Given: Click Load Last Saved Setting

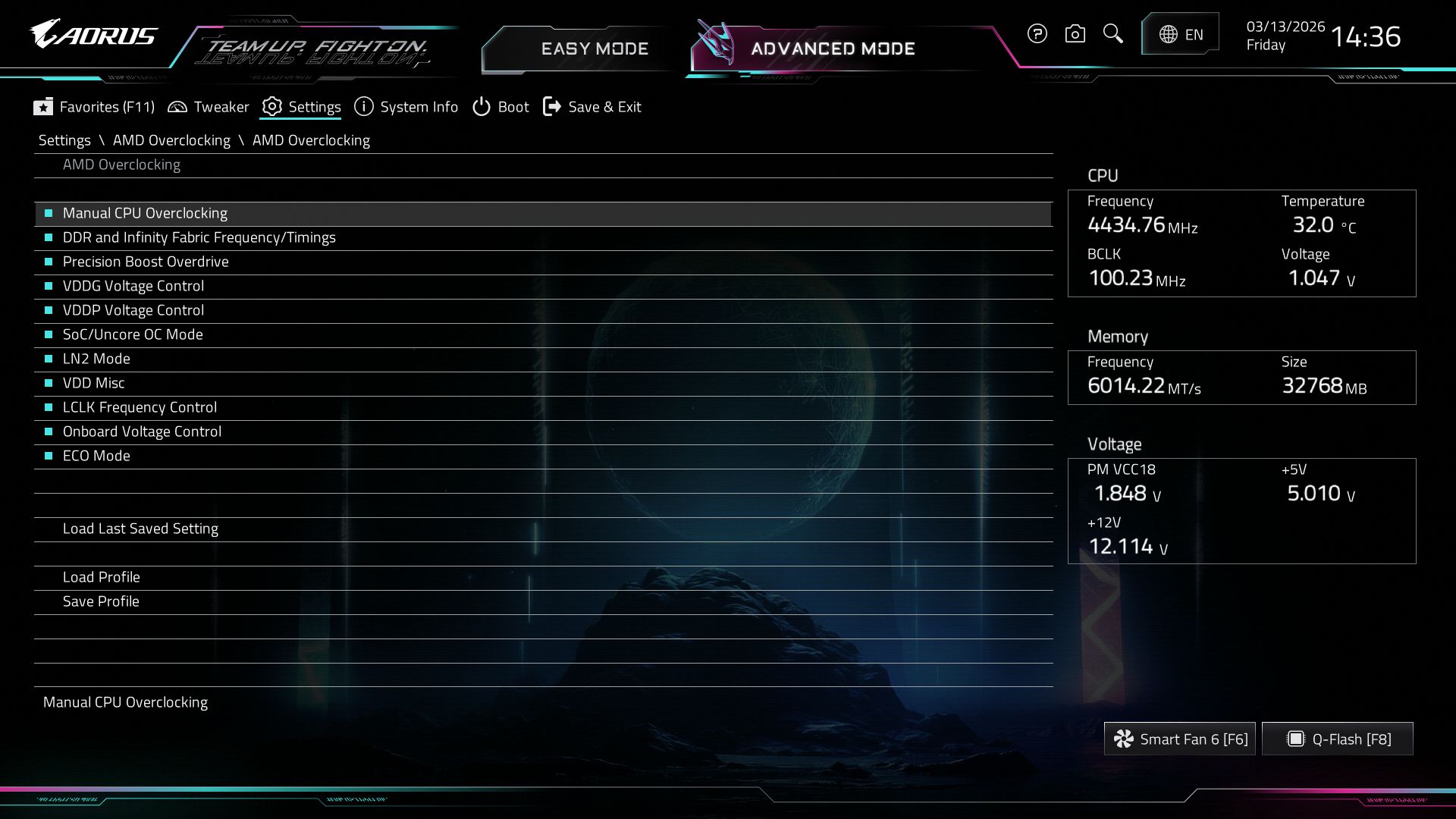Looking at the screenshot, I should click(x=140, y=529).
